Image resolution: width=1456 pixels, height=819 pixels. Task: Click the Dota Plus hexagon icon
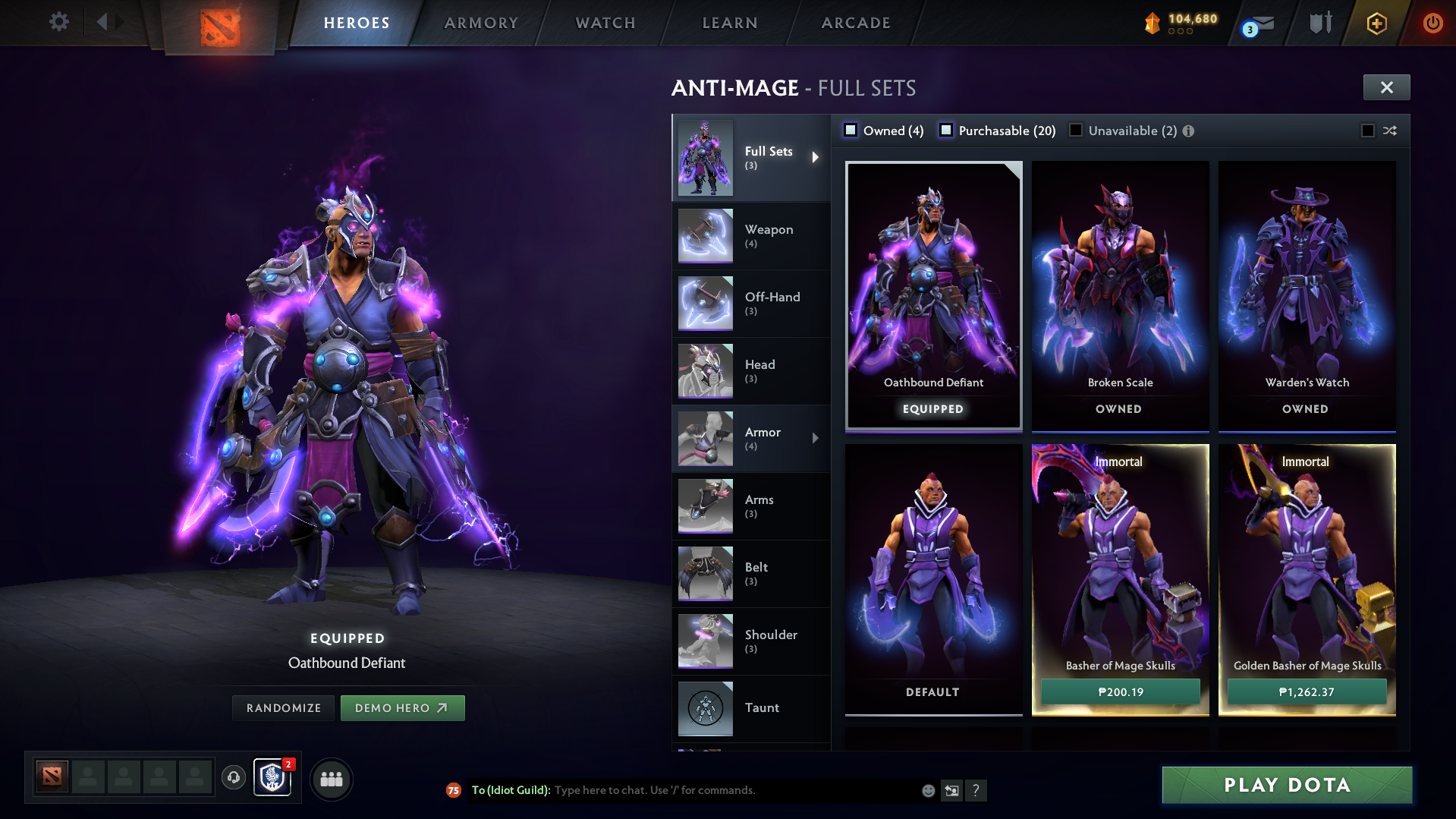click(1376, 23)
